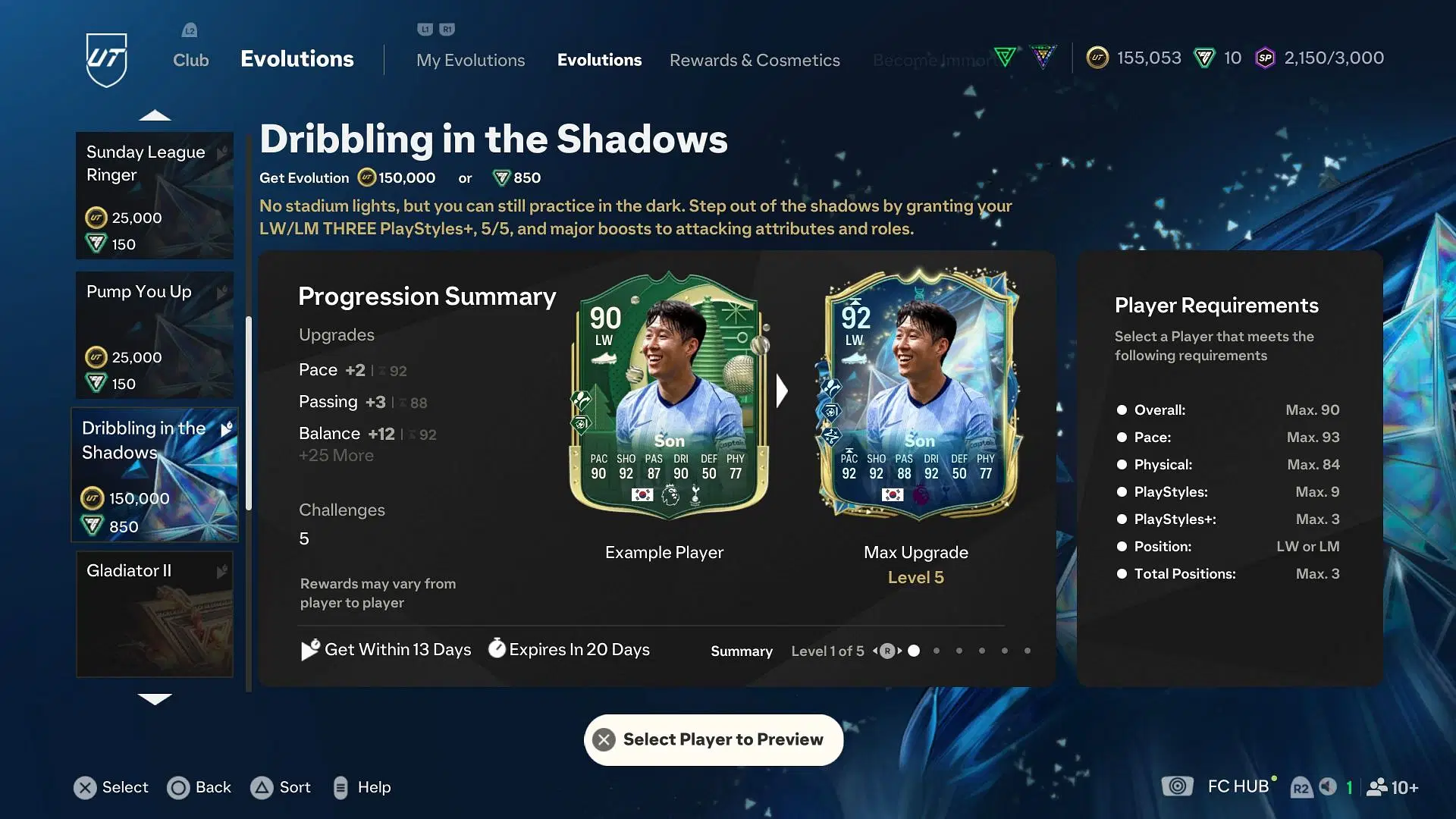
Task: Switch to the My Evolutions tab
Action: 470,60
